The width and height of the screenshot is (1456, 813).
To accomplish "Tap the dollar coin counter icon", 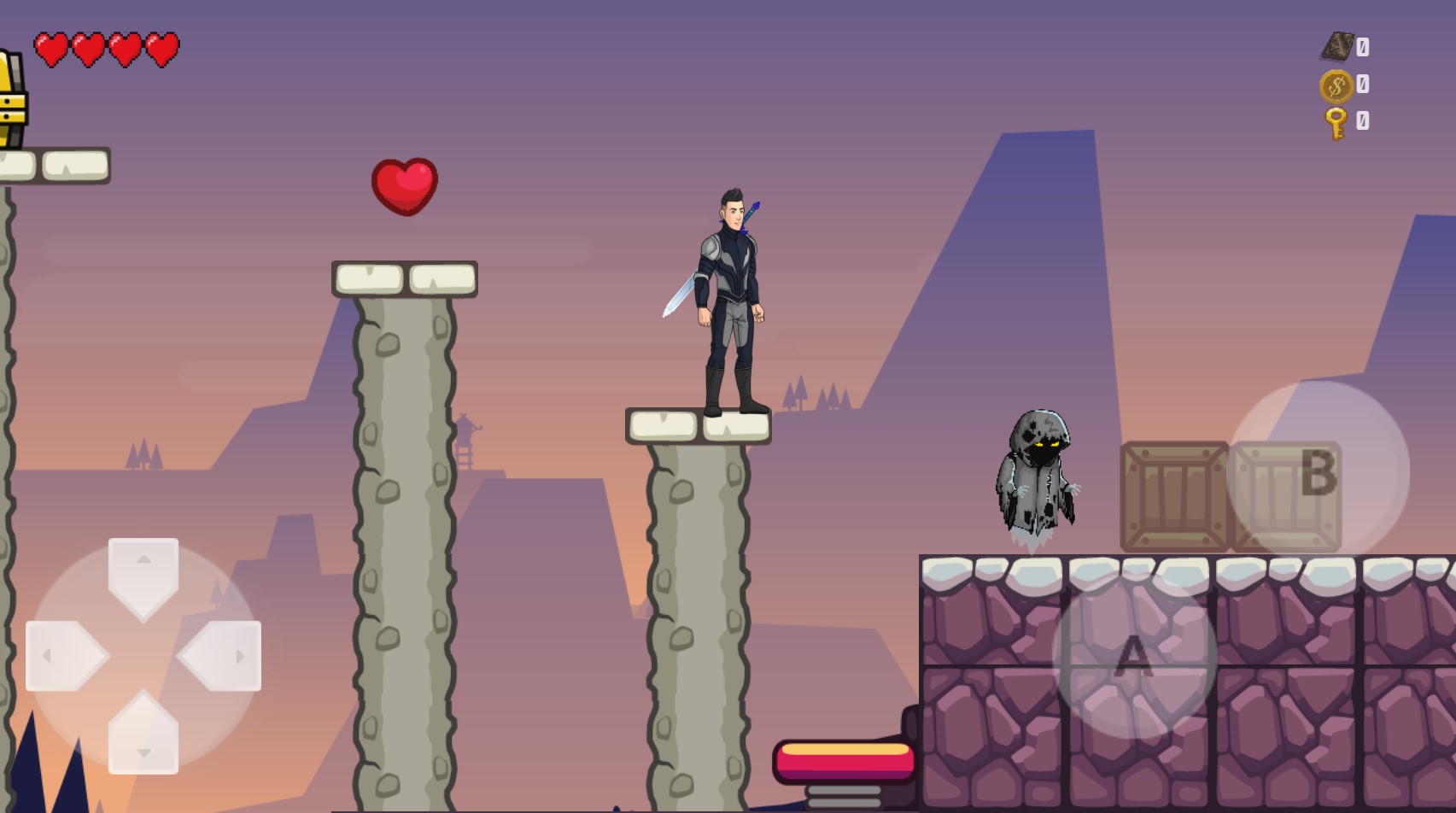I will coord(1335,86).
